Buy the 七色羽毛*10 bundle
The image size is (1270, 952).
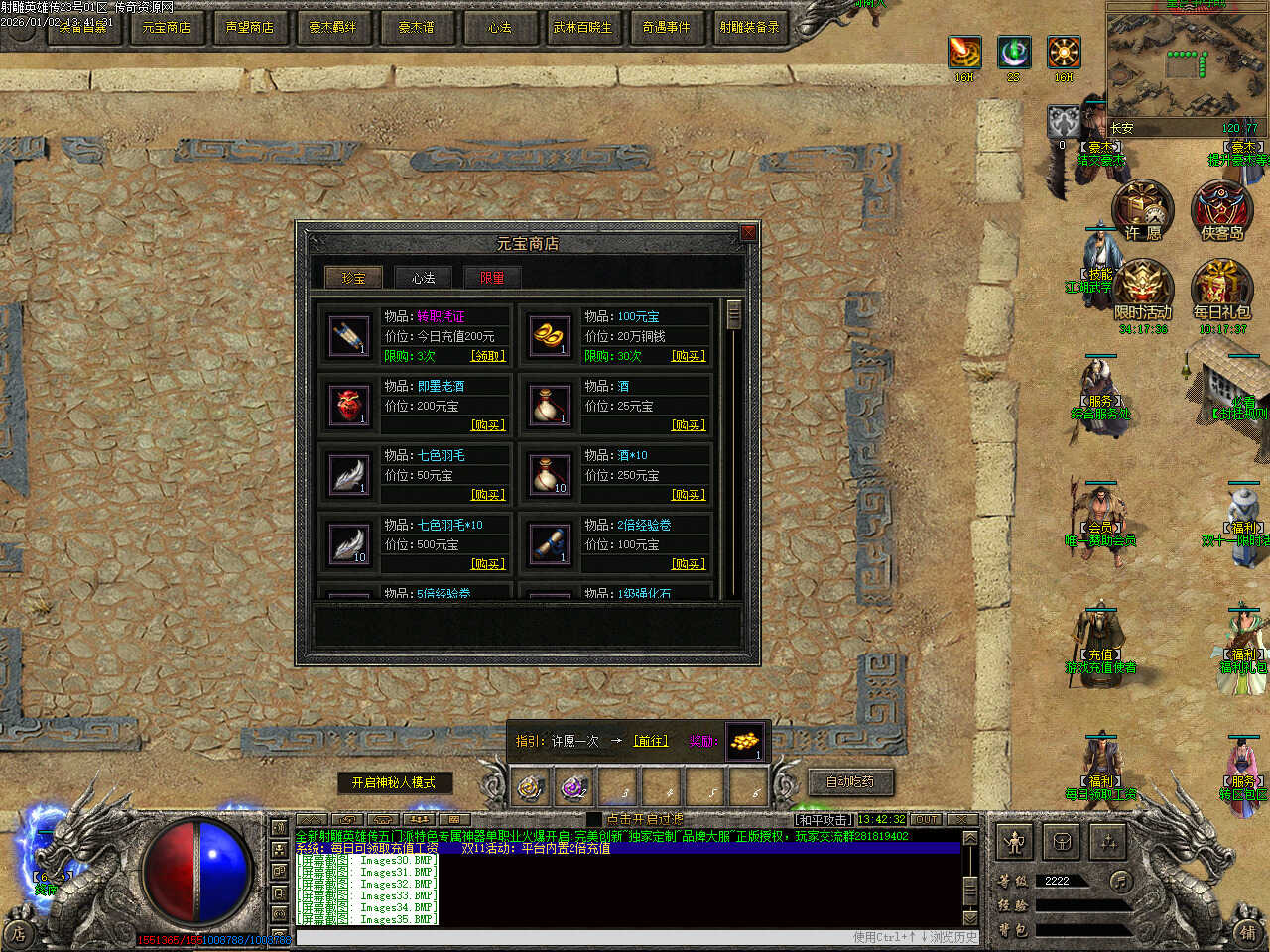pyautogui.click(x=488, y=564)
